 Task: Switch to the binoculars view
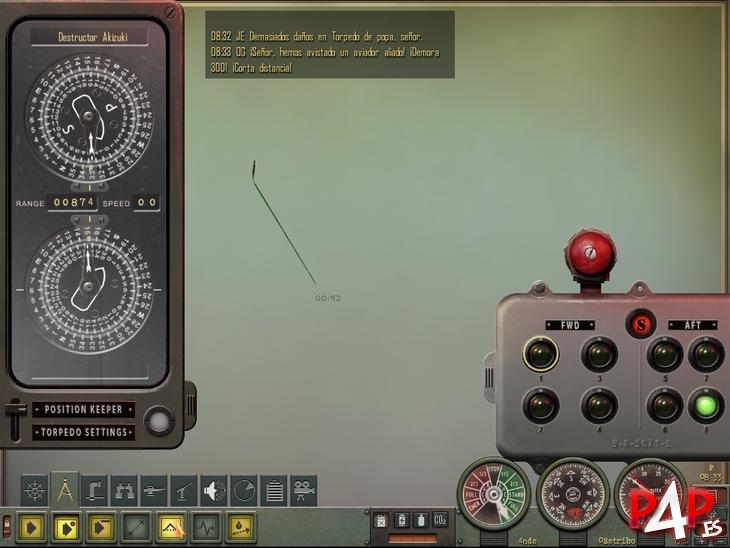click(124, 490)
